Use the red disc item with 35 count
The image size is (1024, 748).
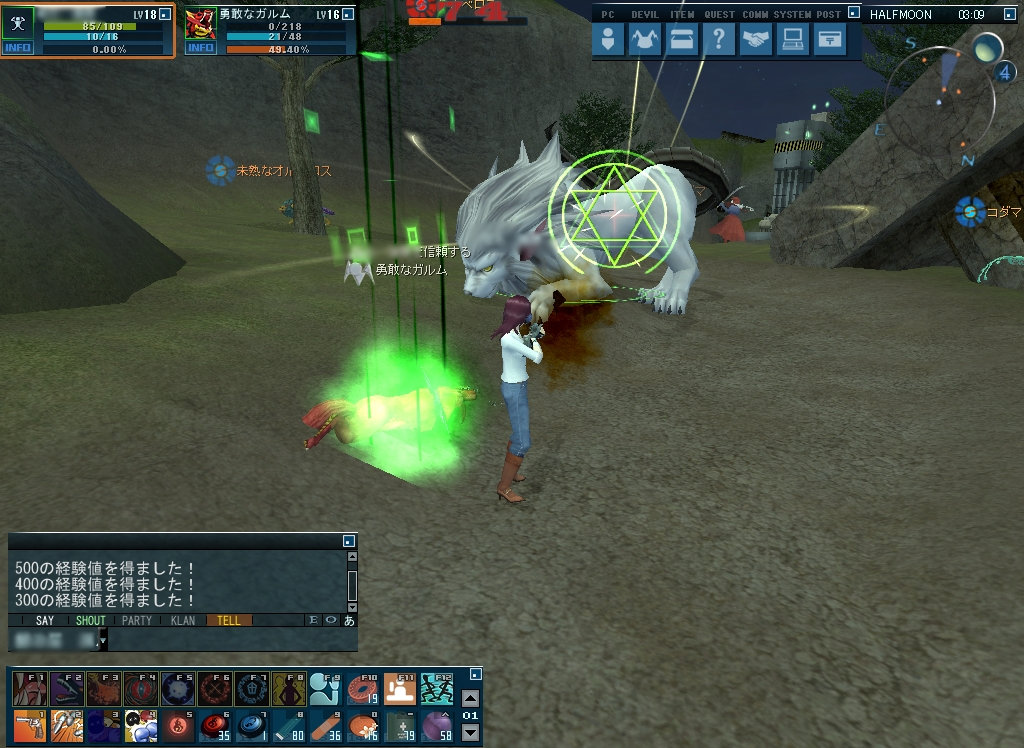213,724
